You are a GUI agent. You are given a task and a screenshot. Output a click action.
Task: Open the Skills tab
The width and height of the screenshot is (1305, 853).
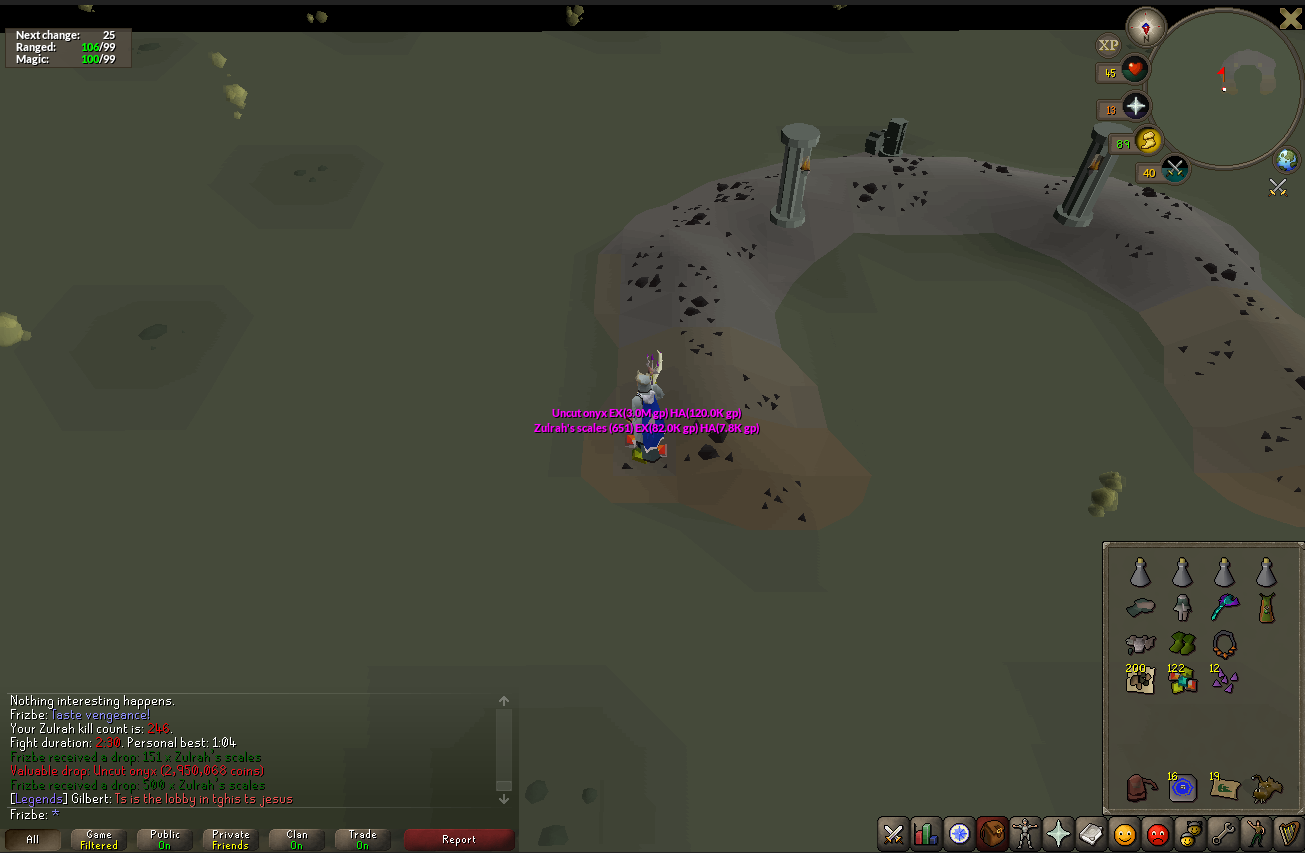click(x=925, y=833)
